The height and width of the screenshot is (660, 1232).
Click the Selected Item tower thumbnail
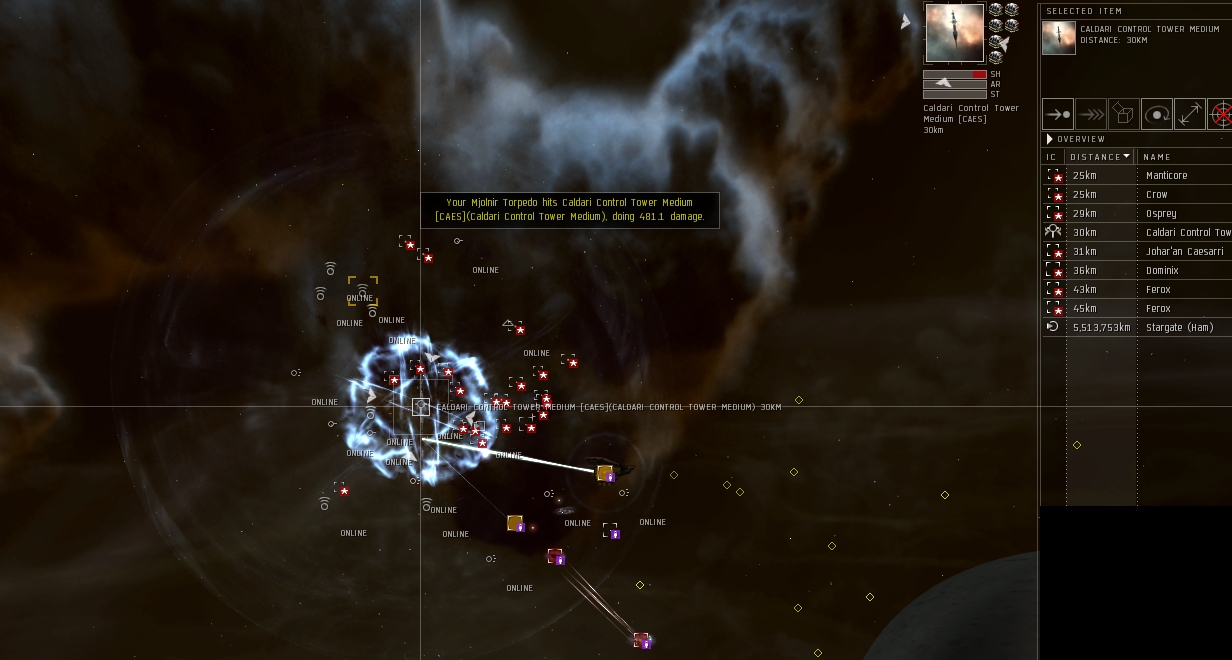tap(1059, 38)
